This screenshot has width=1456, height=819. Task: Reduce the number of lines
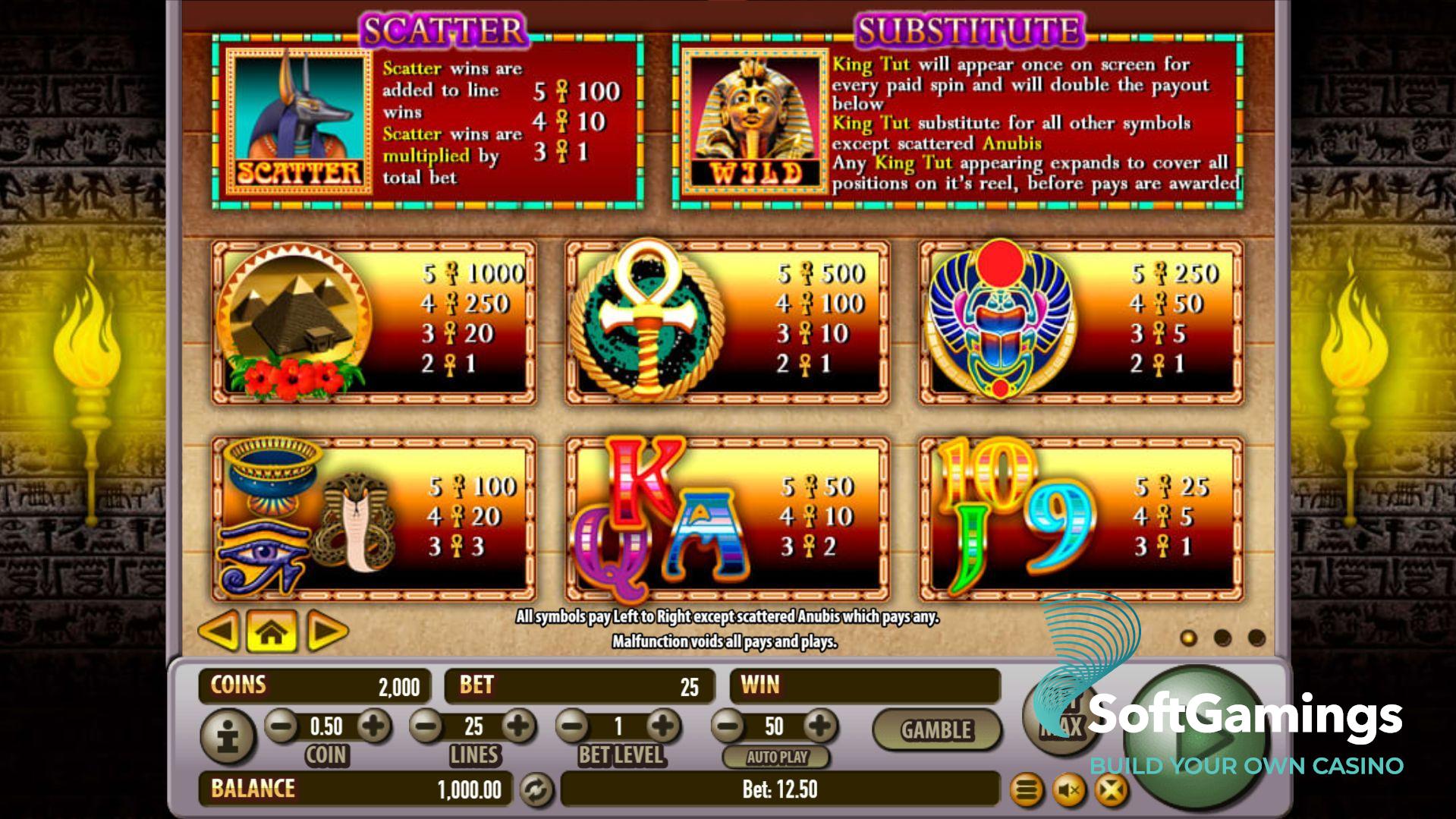[x=426, y=726]
